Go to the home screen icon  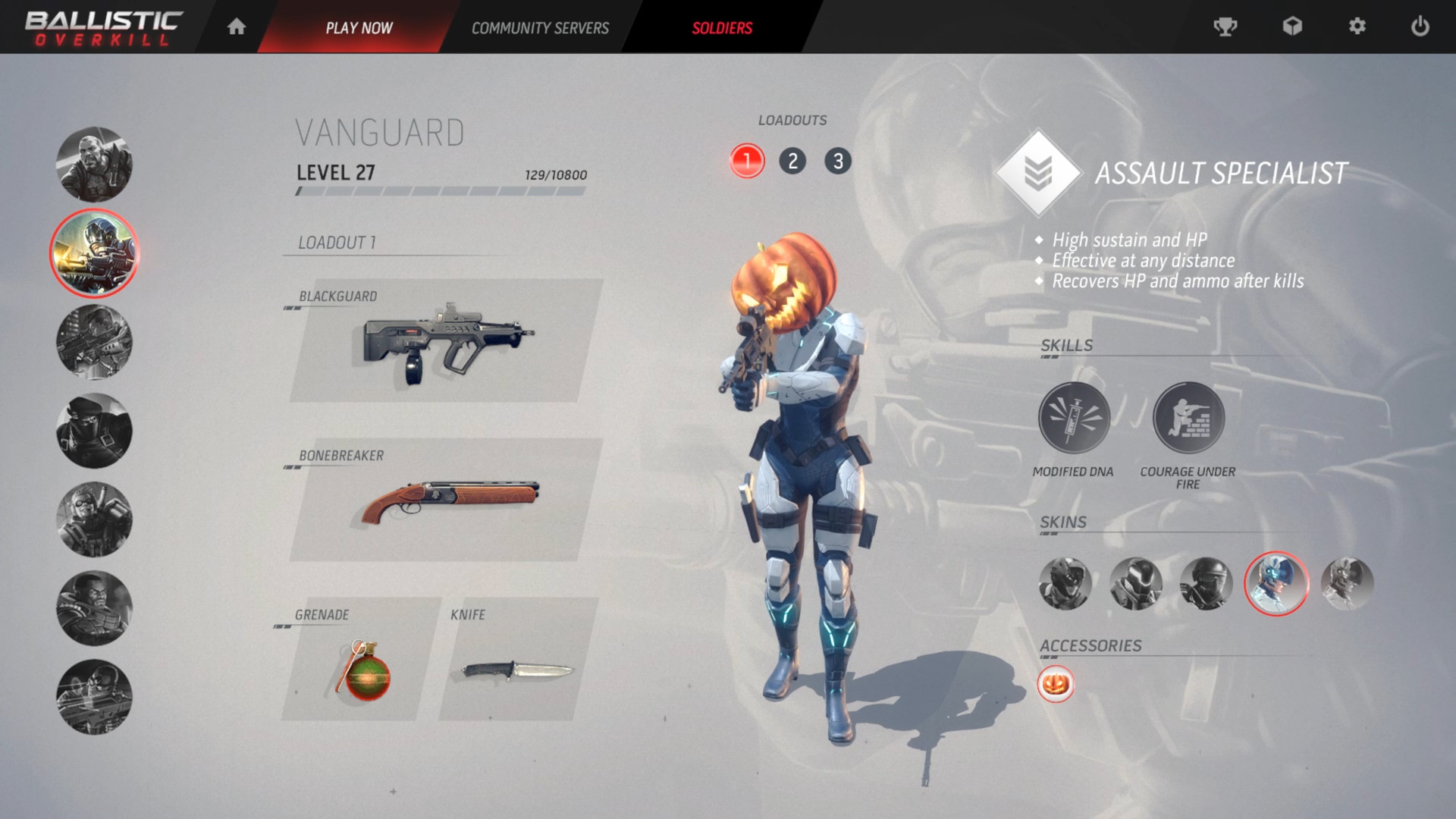(237, 27)
